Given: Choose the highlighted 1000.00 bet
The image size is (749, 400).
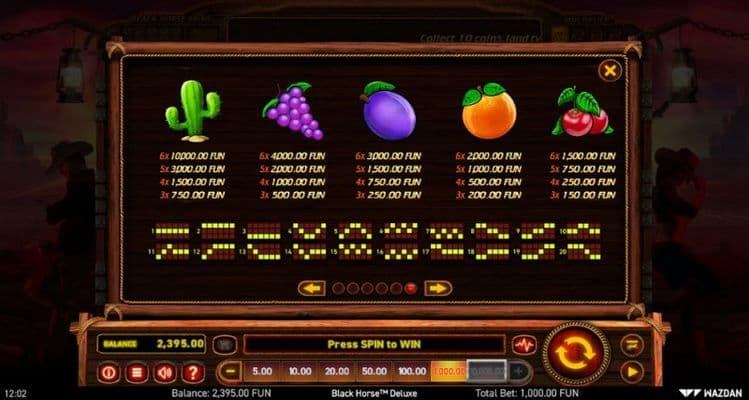Looking at the screenshot, I should pyautogui.click(x=448, y=371).
